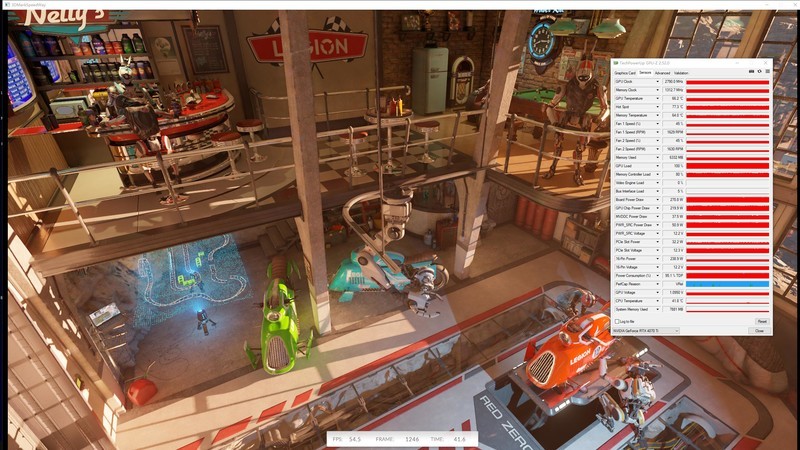
Task: Switch to the Graphics Card tab in GPU-Z
Action: 624,73
